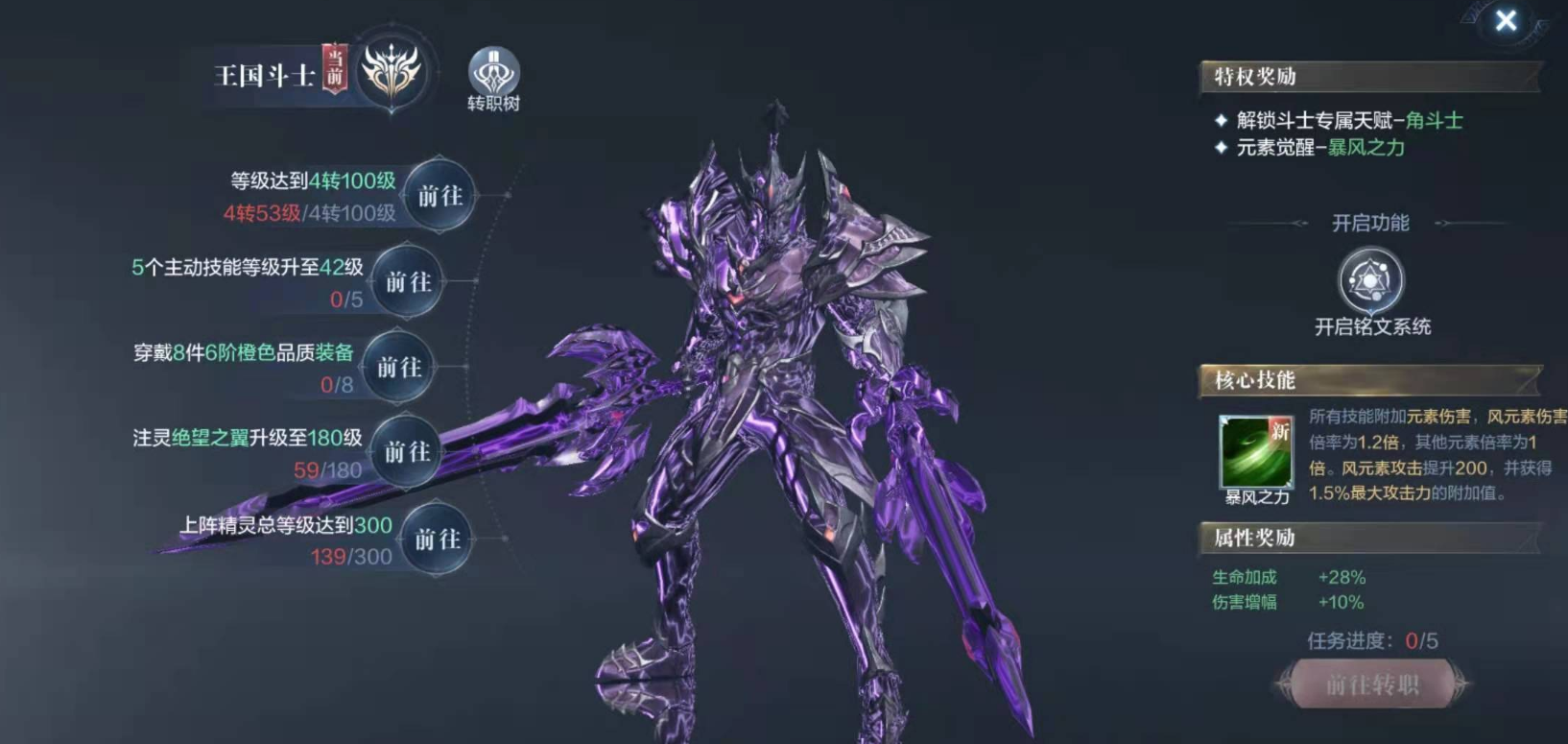Click the 前往转职 button

coord(1371,684)
